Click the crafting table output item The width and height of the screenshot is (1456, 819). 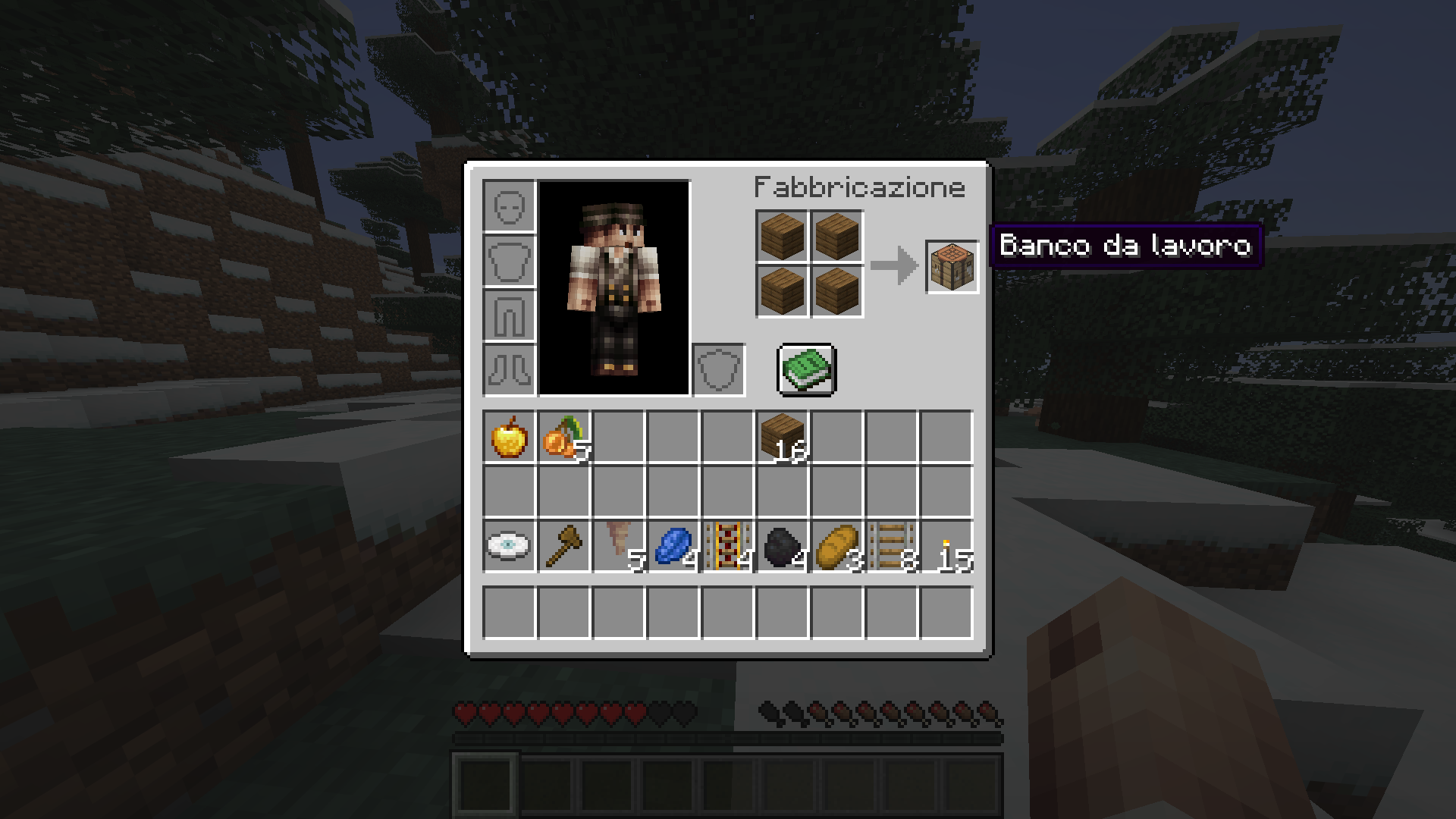point(952,267)
